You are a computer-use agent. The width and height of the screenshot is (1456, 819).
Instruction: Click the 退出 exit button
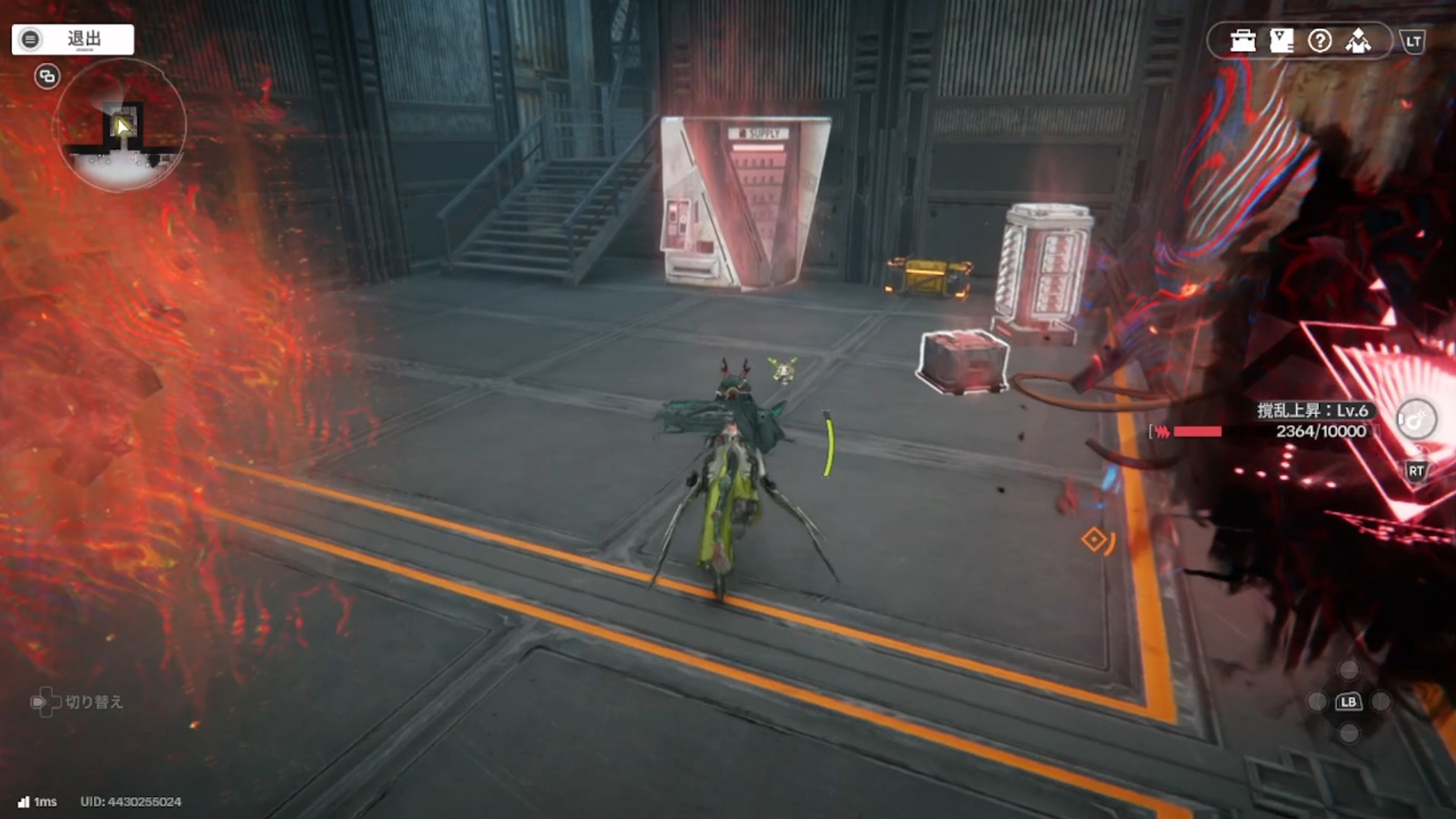(73, 39)
